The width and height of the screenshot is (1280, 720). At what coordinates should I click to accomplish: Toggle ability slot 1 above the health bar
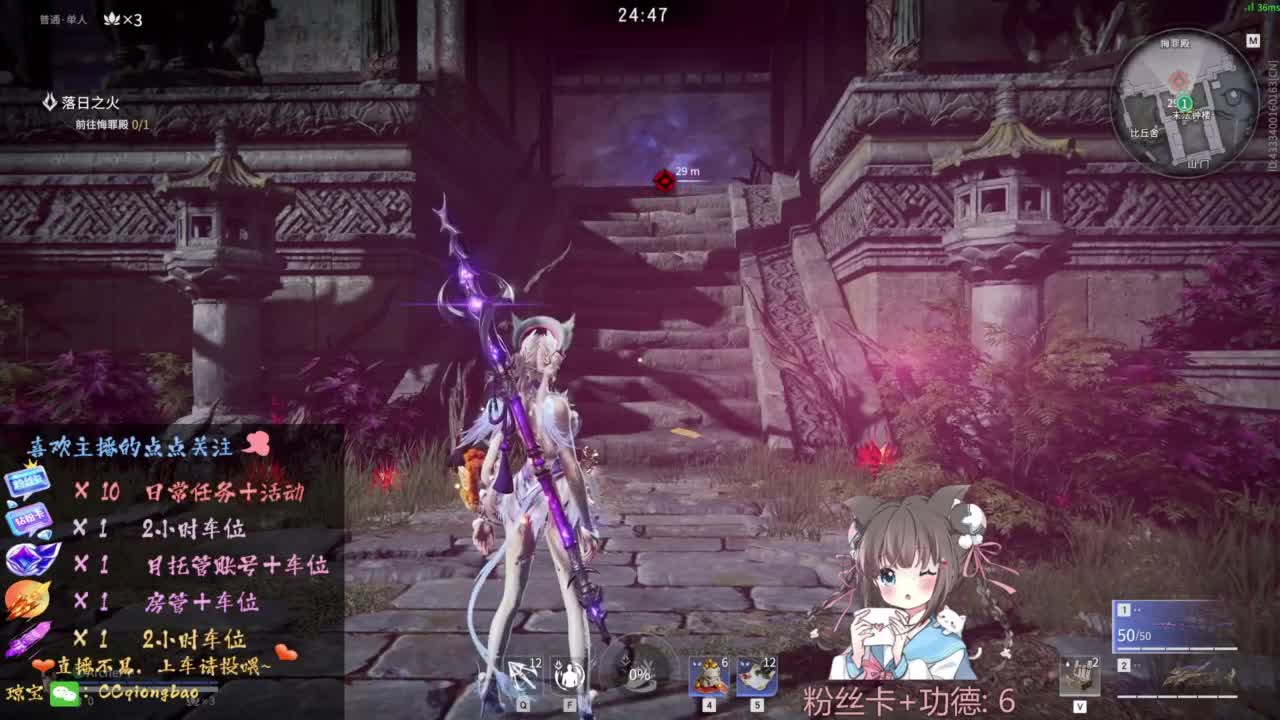click(x=1124, y=610)
